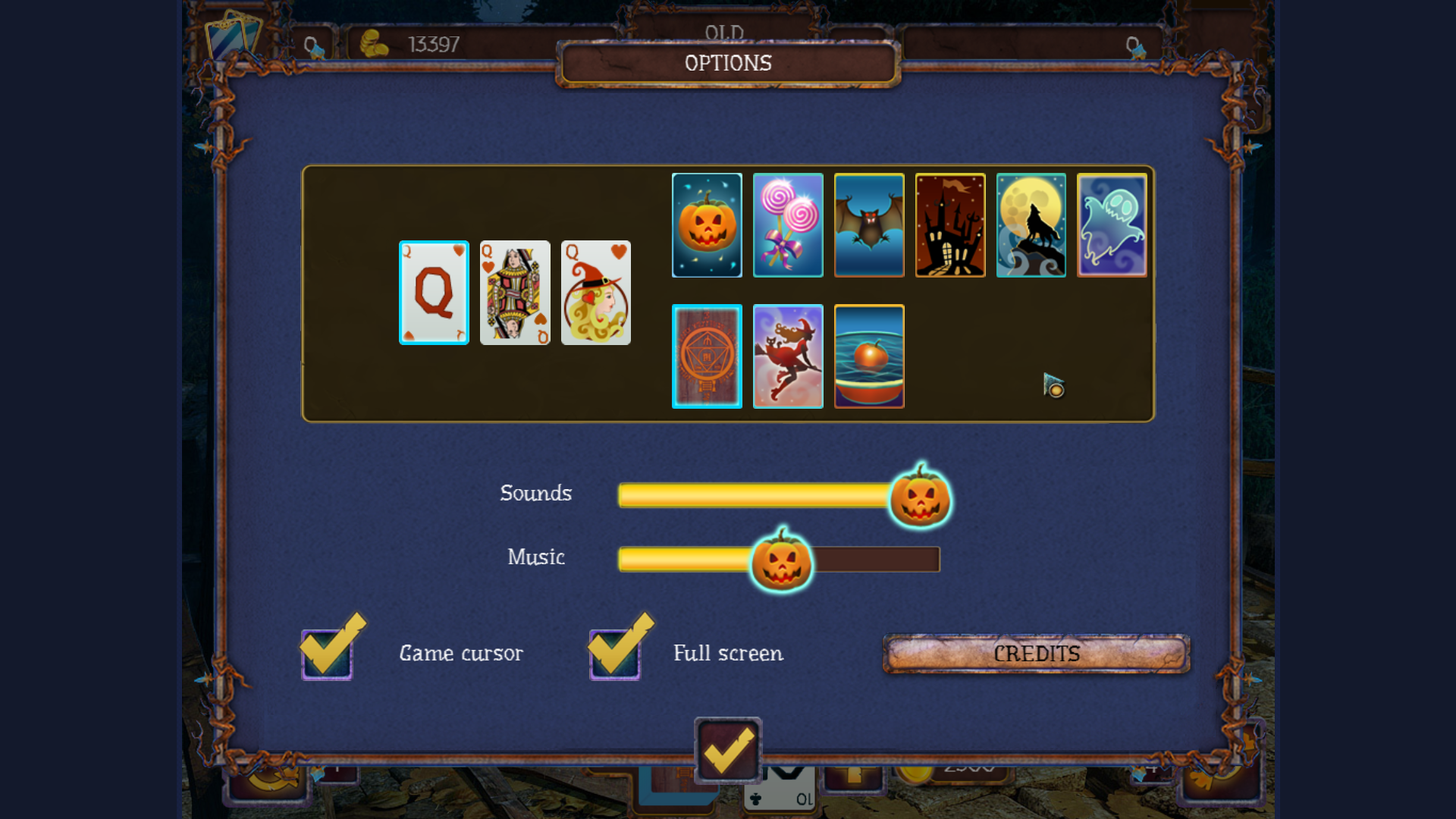Open the CREDITS screen

pyautogui.click(x=1037, y=653)
